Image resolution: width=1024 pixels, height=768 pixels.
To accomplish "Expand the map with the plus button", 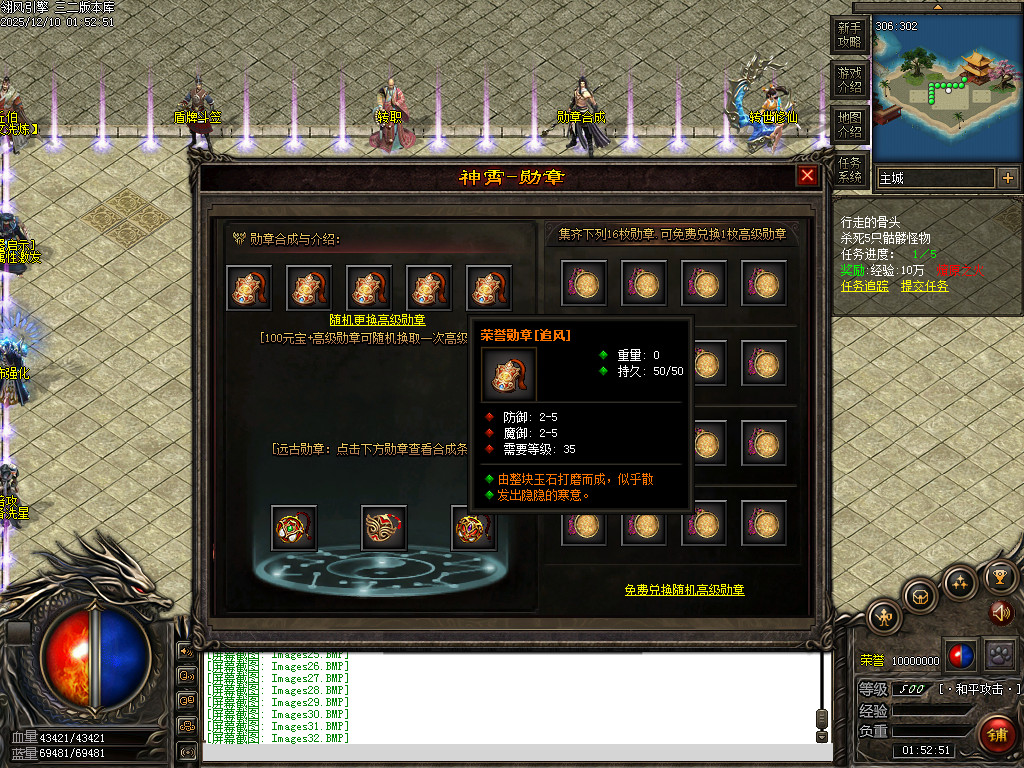I will (1007, 178).
